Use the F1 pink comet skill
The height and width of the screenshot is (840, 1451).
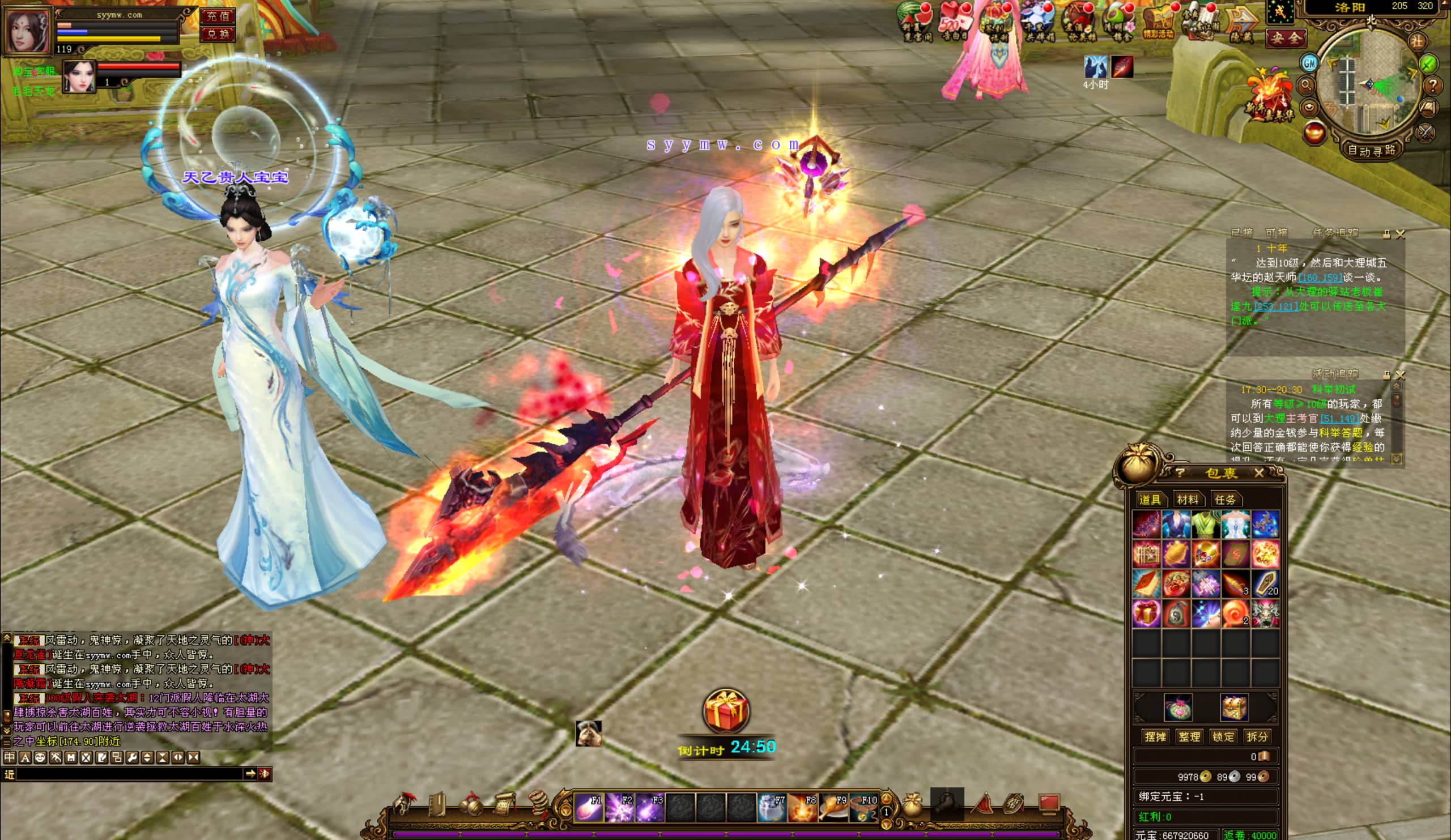(589, 807)
